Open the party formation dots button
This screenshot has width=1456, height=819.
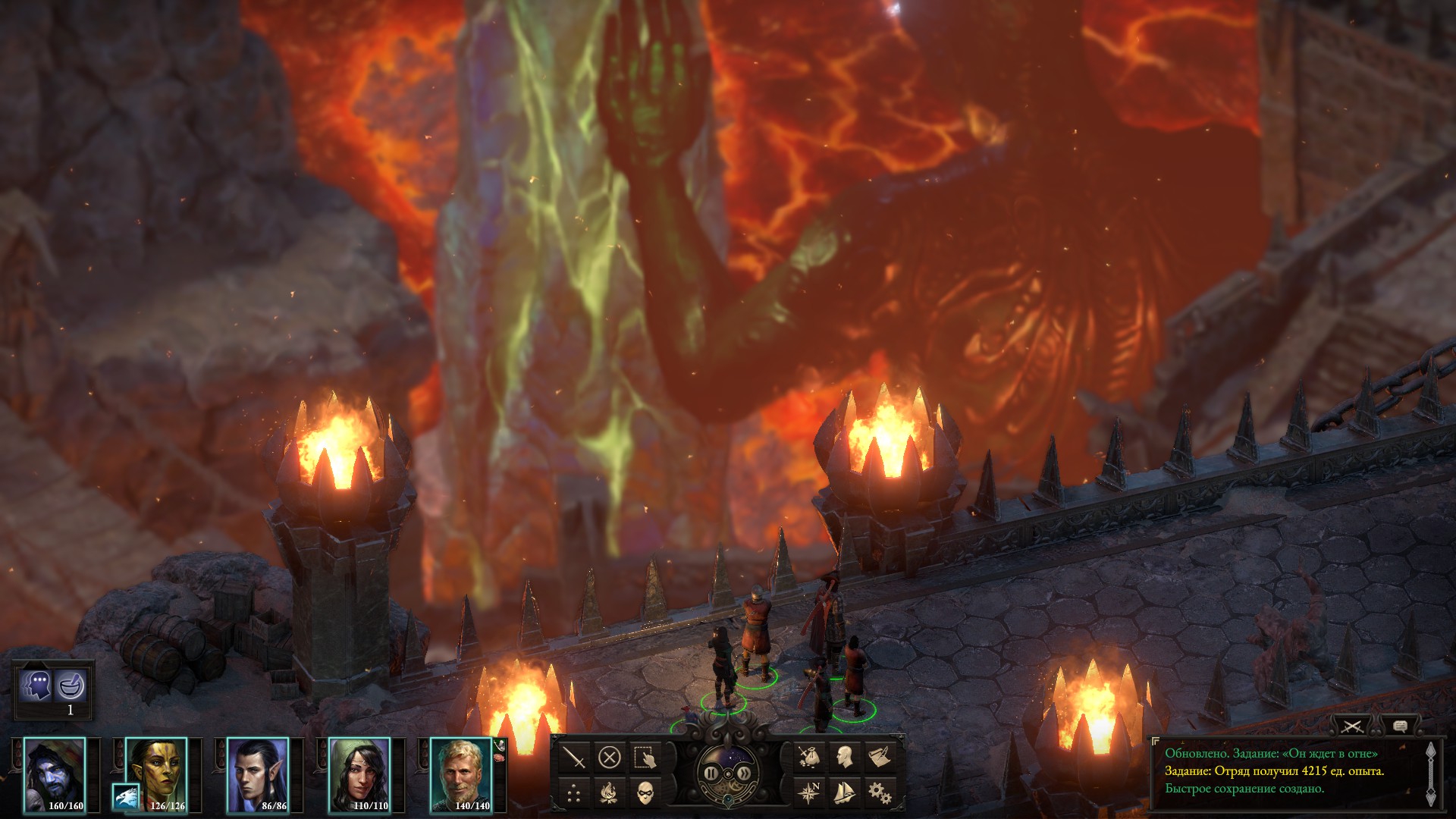tap(574, 793)
